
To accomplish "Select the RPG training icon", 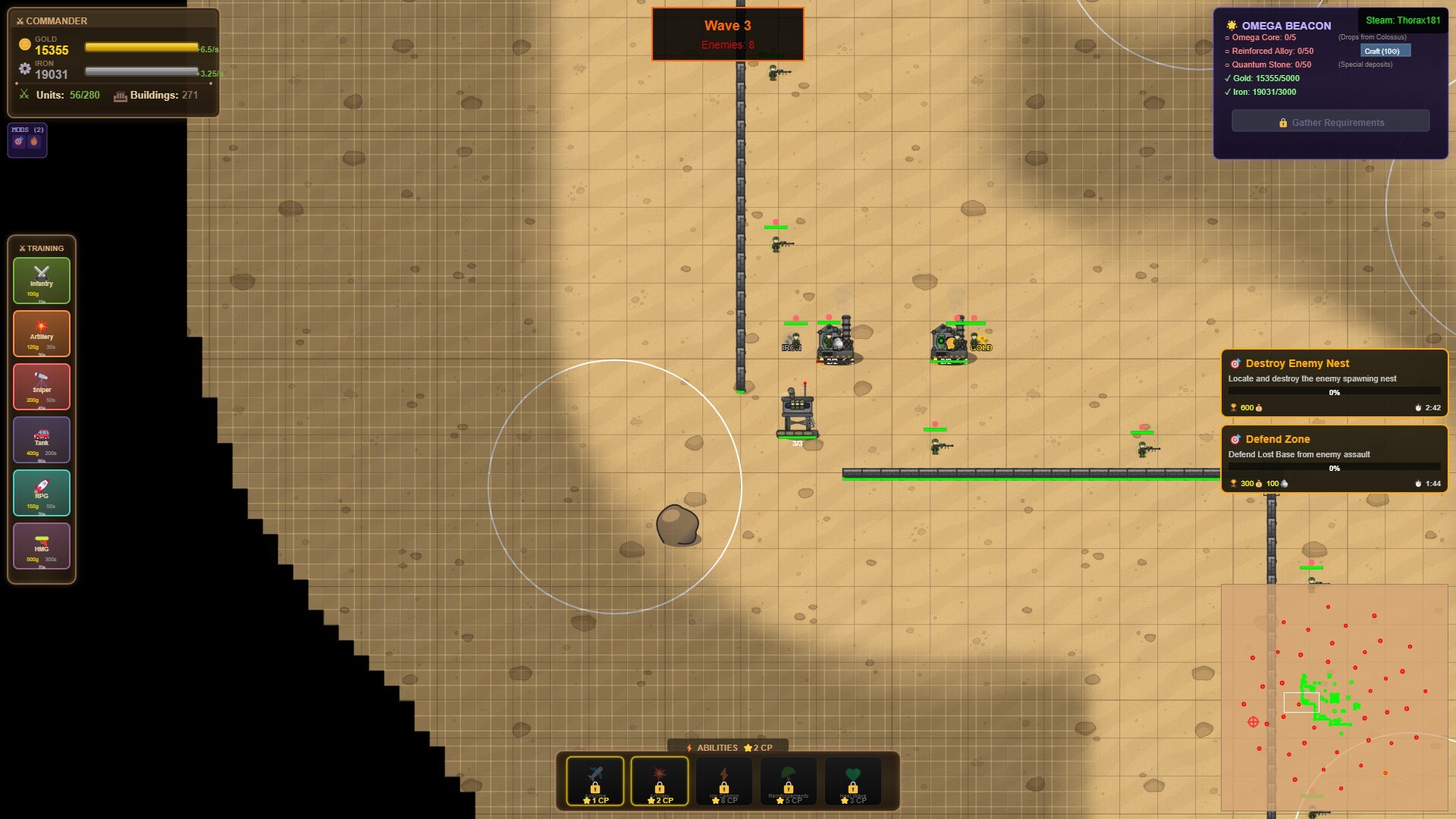I will [x=41, y=492].
